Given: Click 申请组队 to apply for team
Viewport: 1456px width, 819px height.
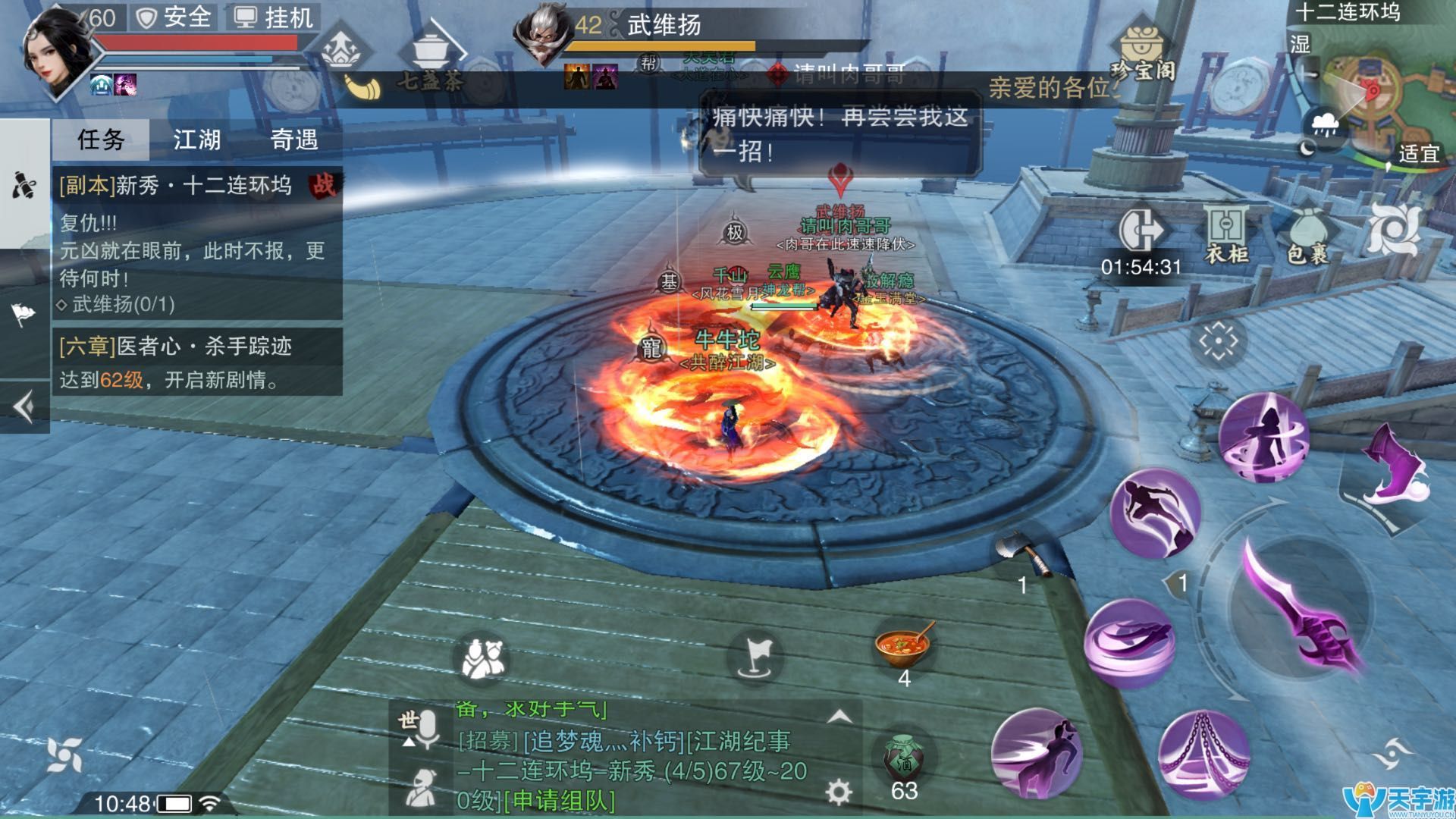Looking at the screenshot, I should [x=560, y=801].
